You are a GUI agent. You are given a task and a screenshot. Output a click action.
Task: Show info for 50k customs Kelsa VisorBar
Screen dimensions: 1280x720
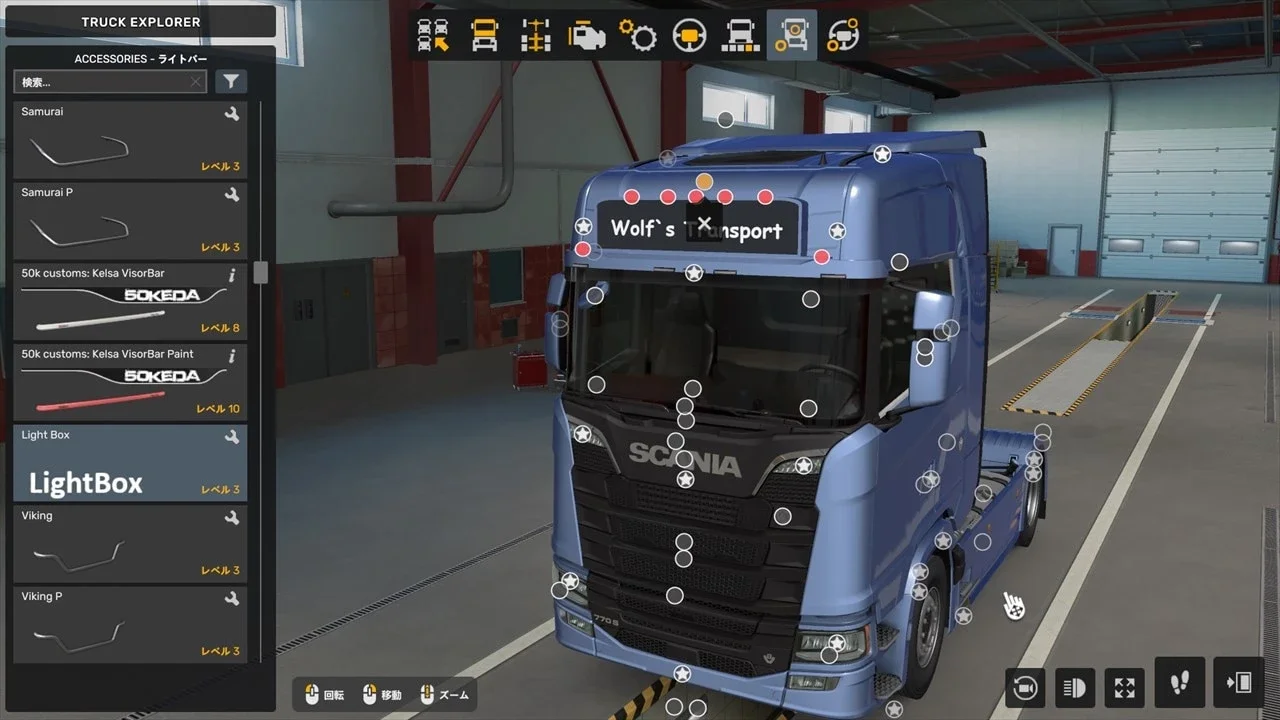tap(232, 273)
